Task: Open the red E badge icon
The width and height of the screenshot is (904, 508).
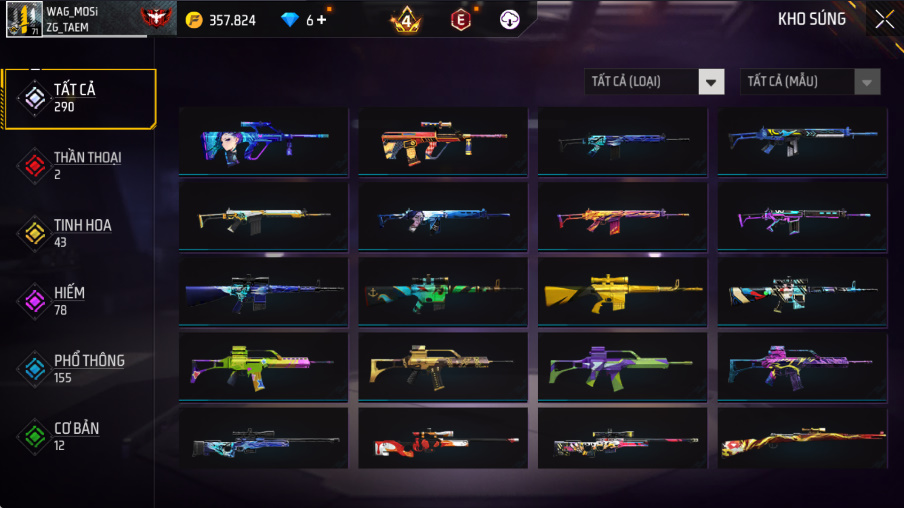Action: (460, 19)
